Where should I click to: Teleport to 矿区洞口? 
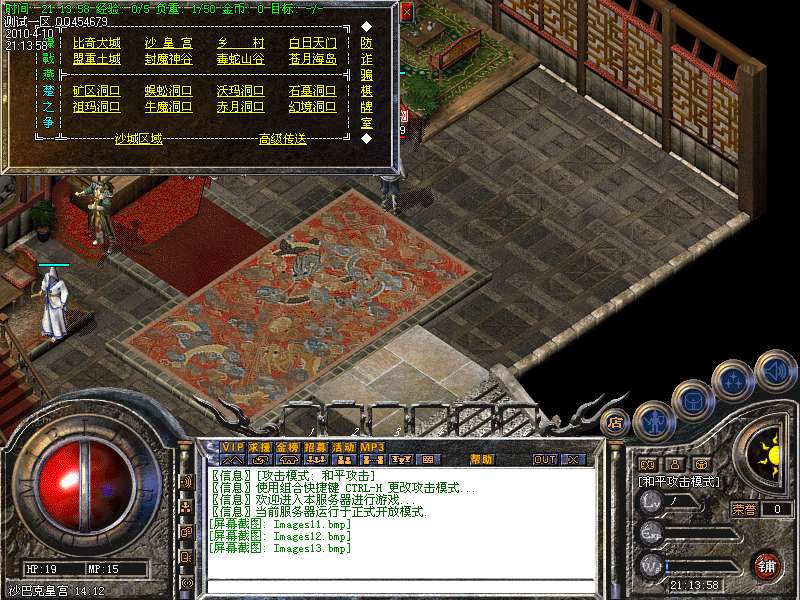click(x=96, y=91)
